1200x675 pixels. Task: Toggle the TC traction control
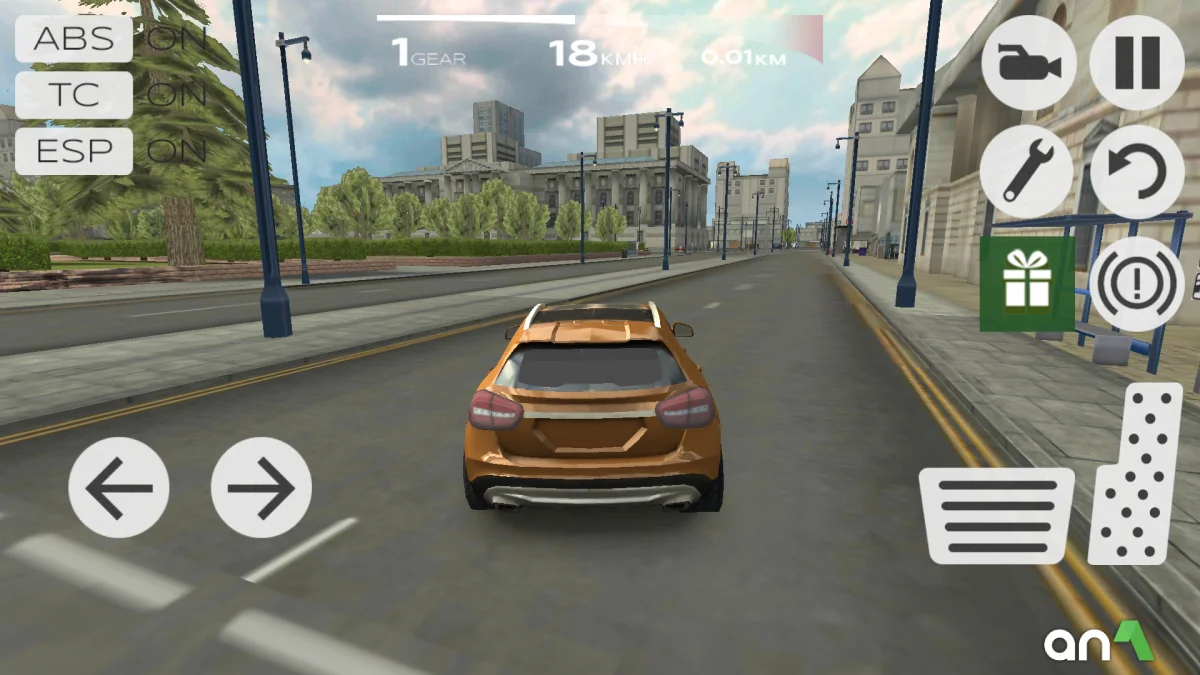74,95
